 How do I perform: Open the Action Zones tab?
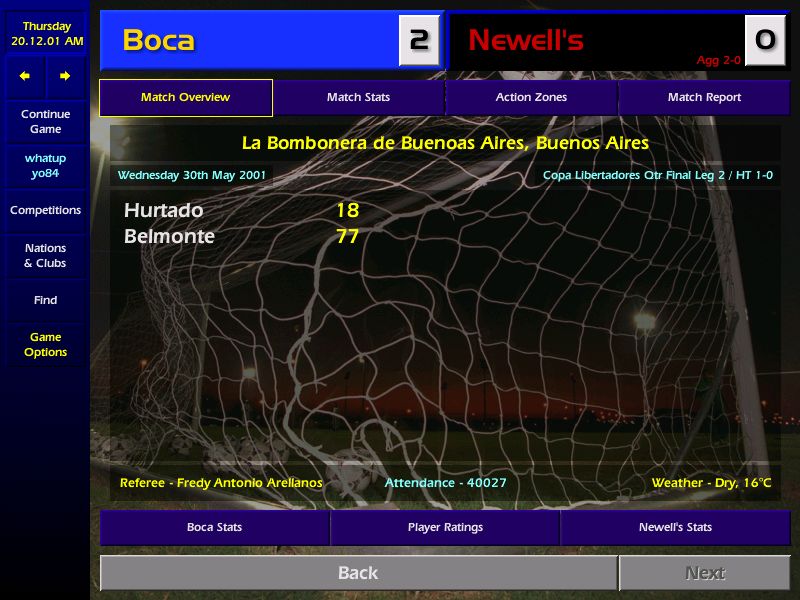tap(531, 98)
